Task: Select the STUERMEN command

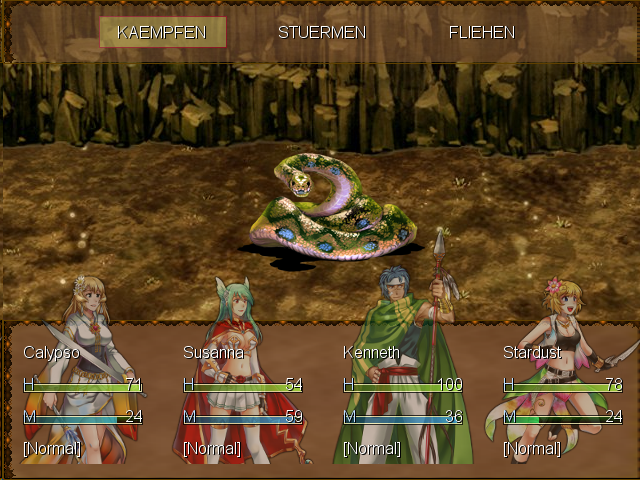Action: point(322,32)
